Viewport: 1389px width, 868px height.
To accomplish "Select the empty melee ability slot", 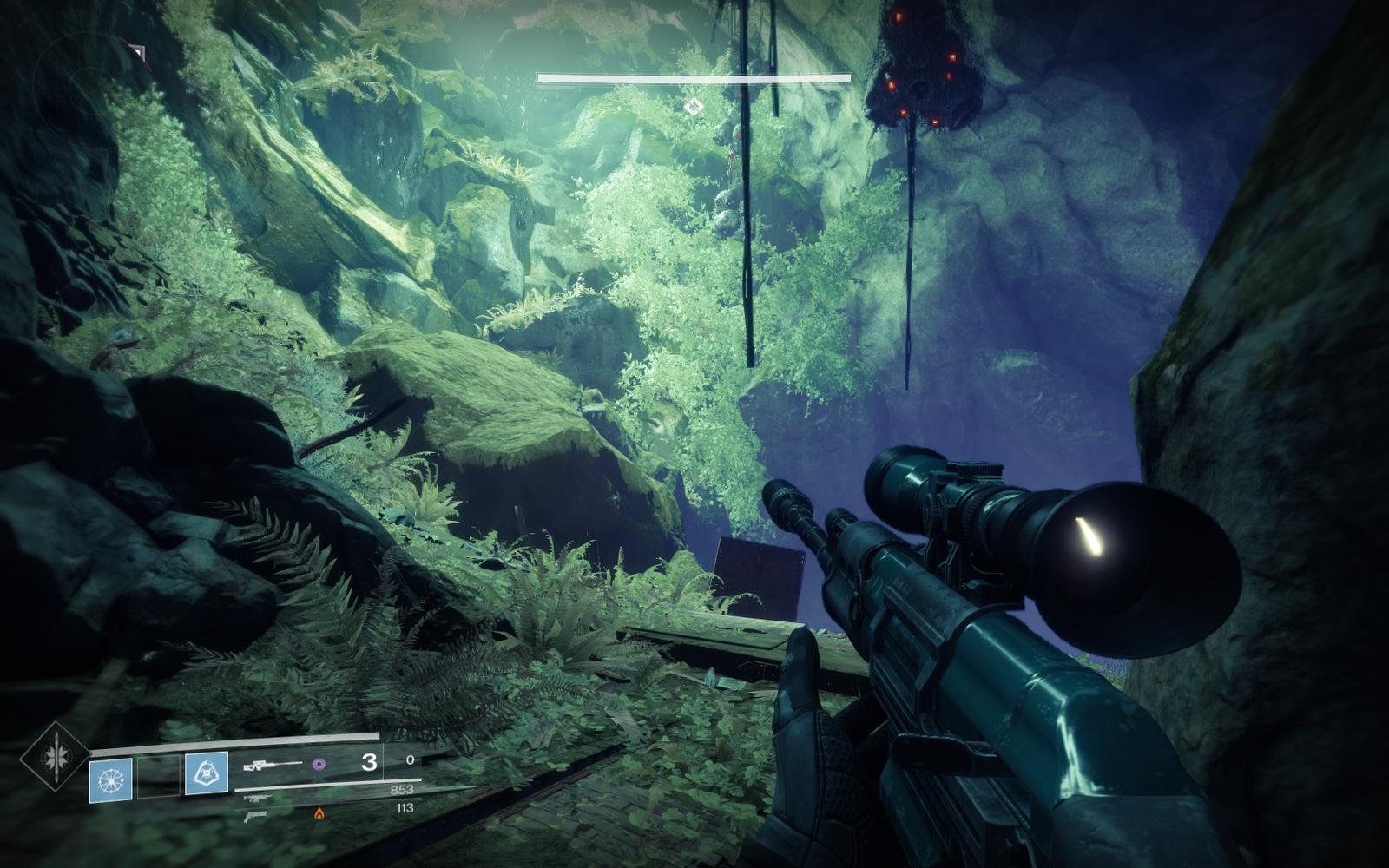I will click(159, 776).
